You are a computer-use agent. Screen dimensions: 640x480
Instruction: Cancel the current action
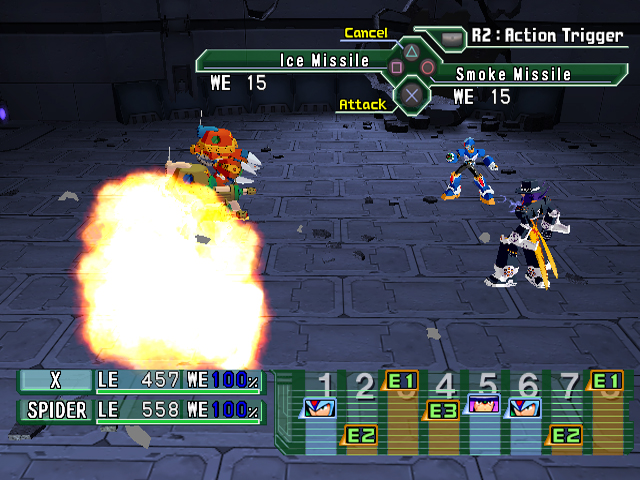366,33
